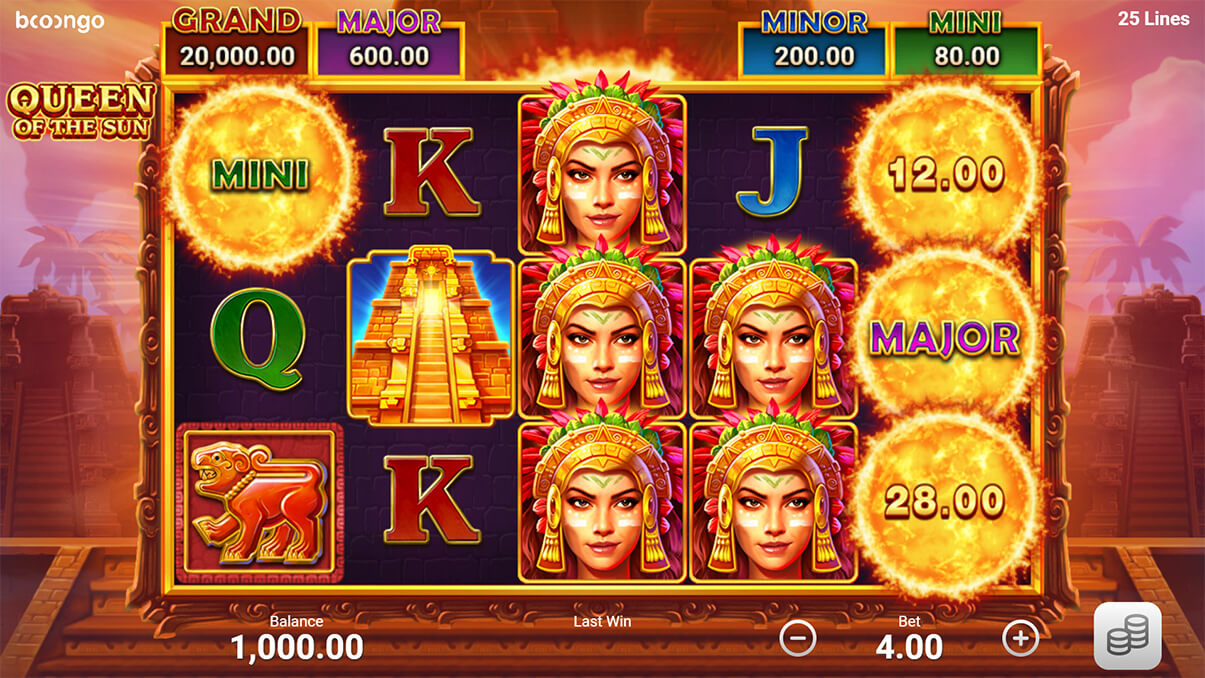Decrease the bet with the minus button

point(798,637)
